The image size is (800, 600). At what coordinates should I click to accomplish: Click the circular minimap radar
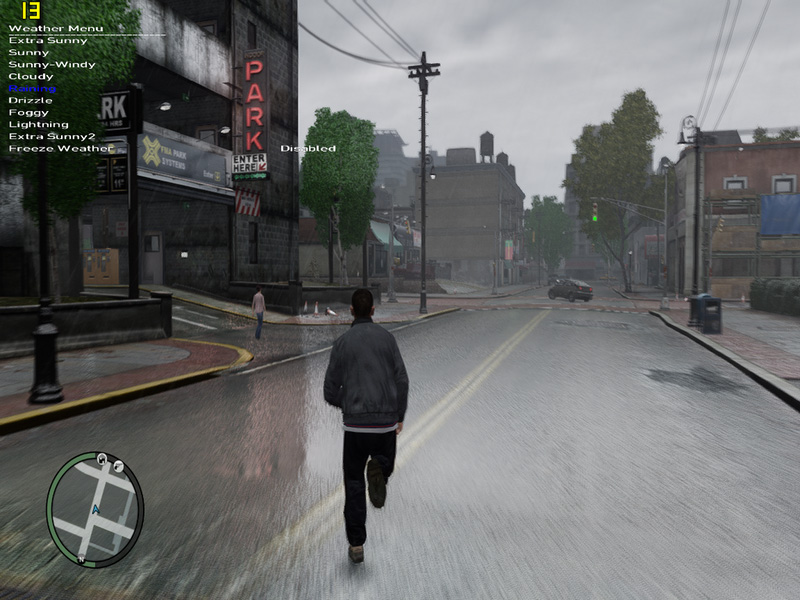pyautogui.click(x=95, y=508)
